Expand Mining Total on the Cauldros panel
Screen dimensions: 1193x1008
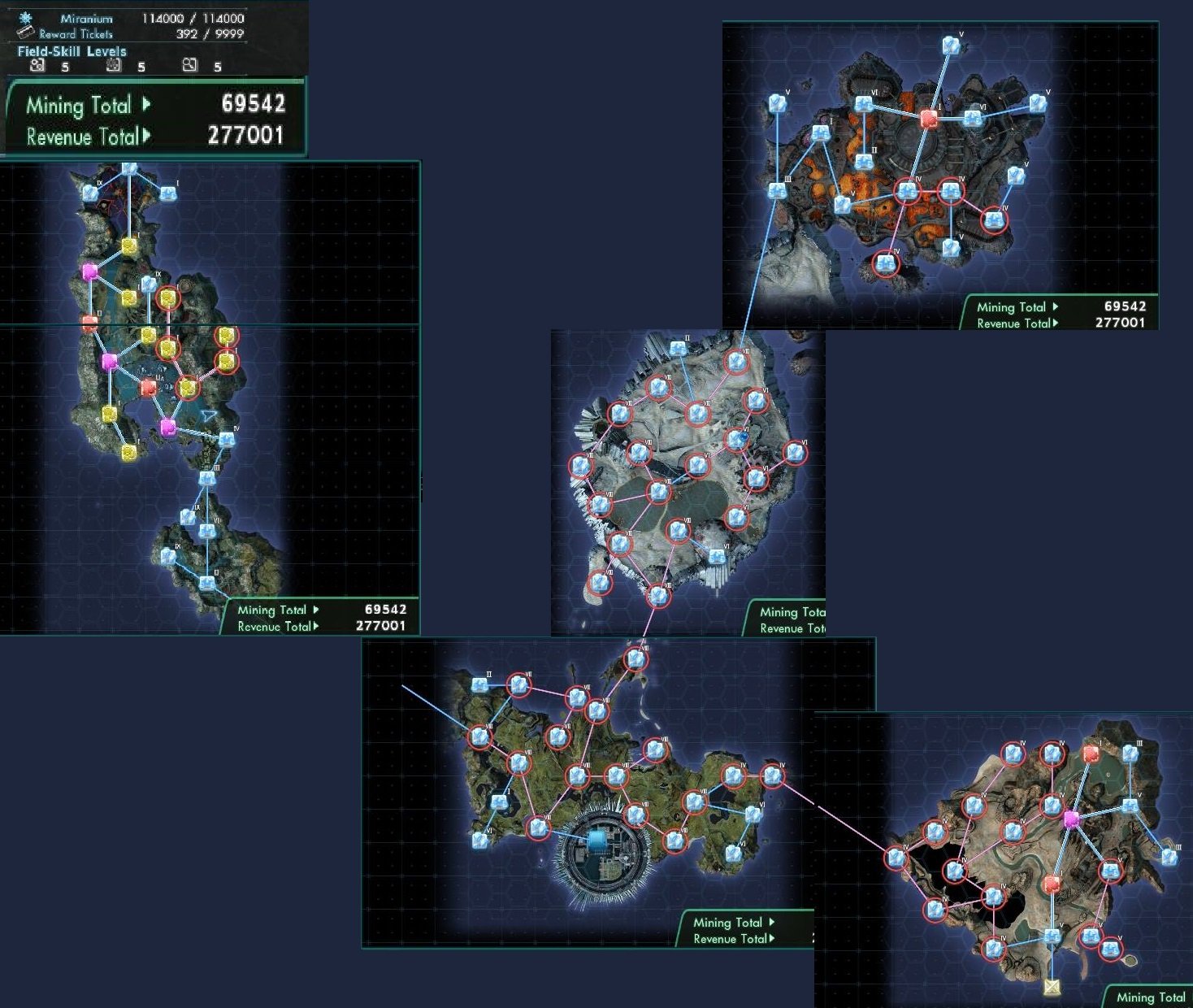[1056, 306]
